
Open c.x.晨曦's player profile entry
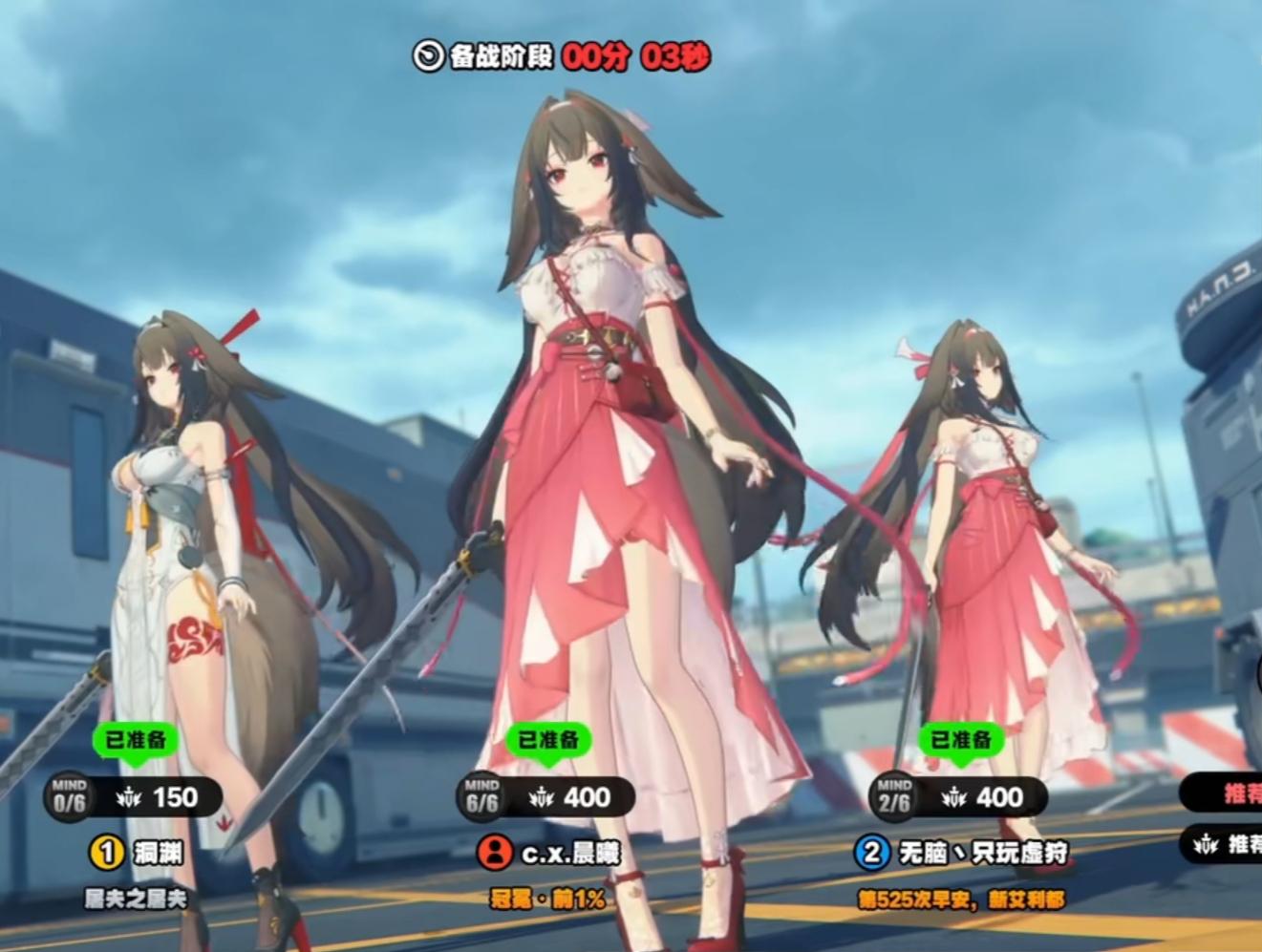click(x=570, y=853)
